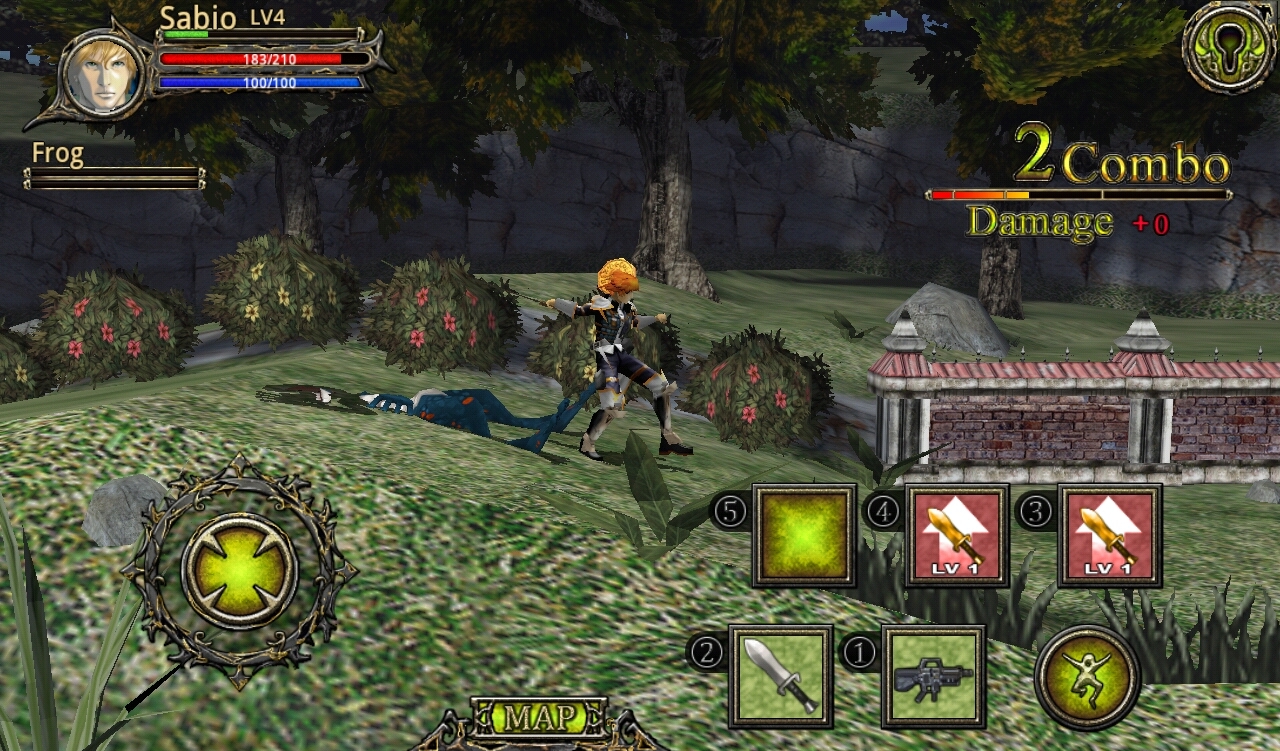Image resolution: width=1280 pixels, height=751 pixels.
Task: Open the MAP button
Action: pos(539,717)
